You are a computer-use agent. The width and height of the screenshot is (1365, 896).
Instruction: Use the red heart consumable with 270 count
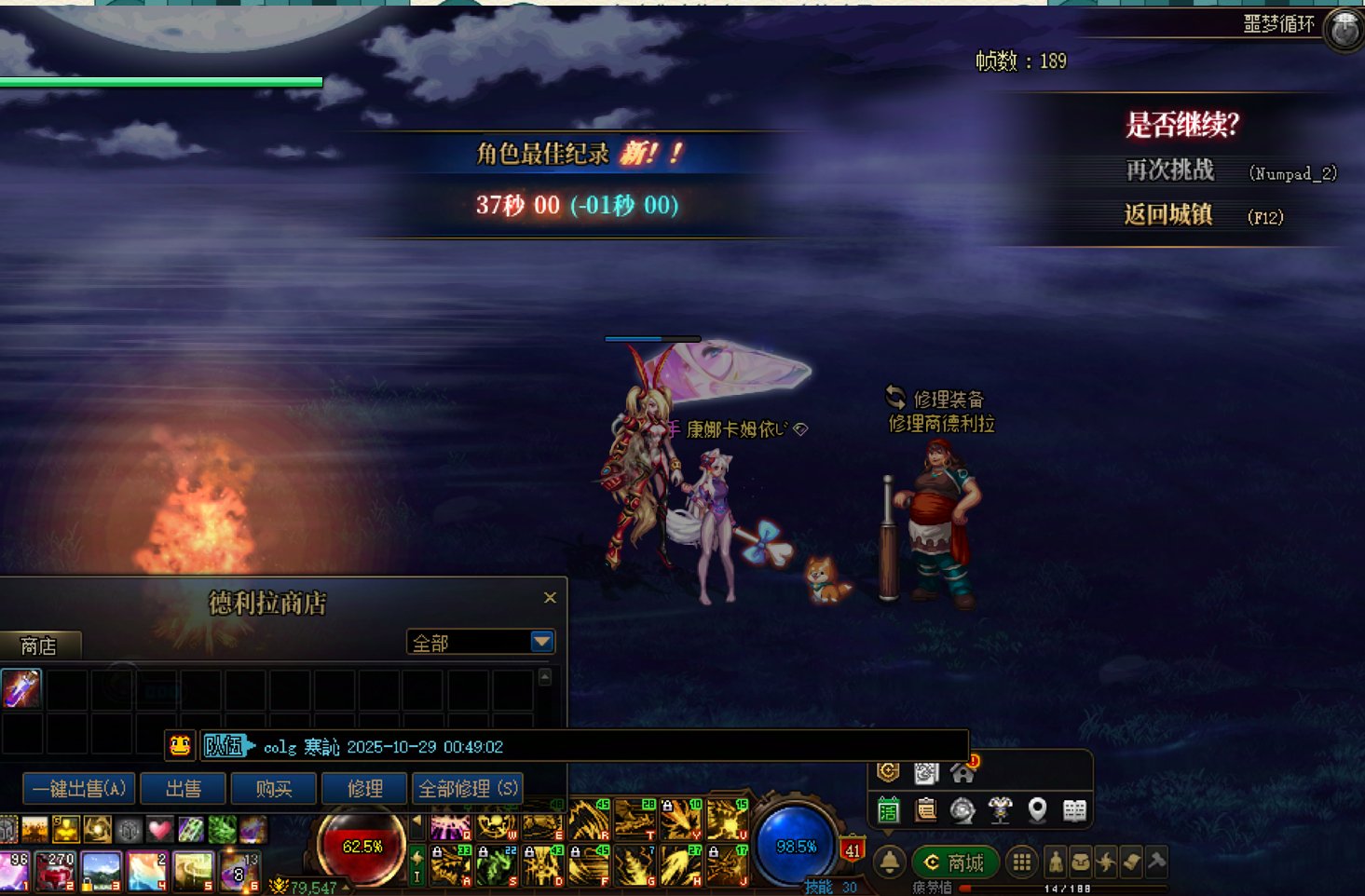click(x=58, y=872)
